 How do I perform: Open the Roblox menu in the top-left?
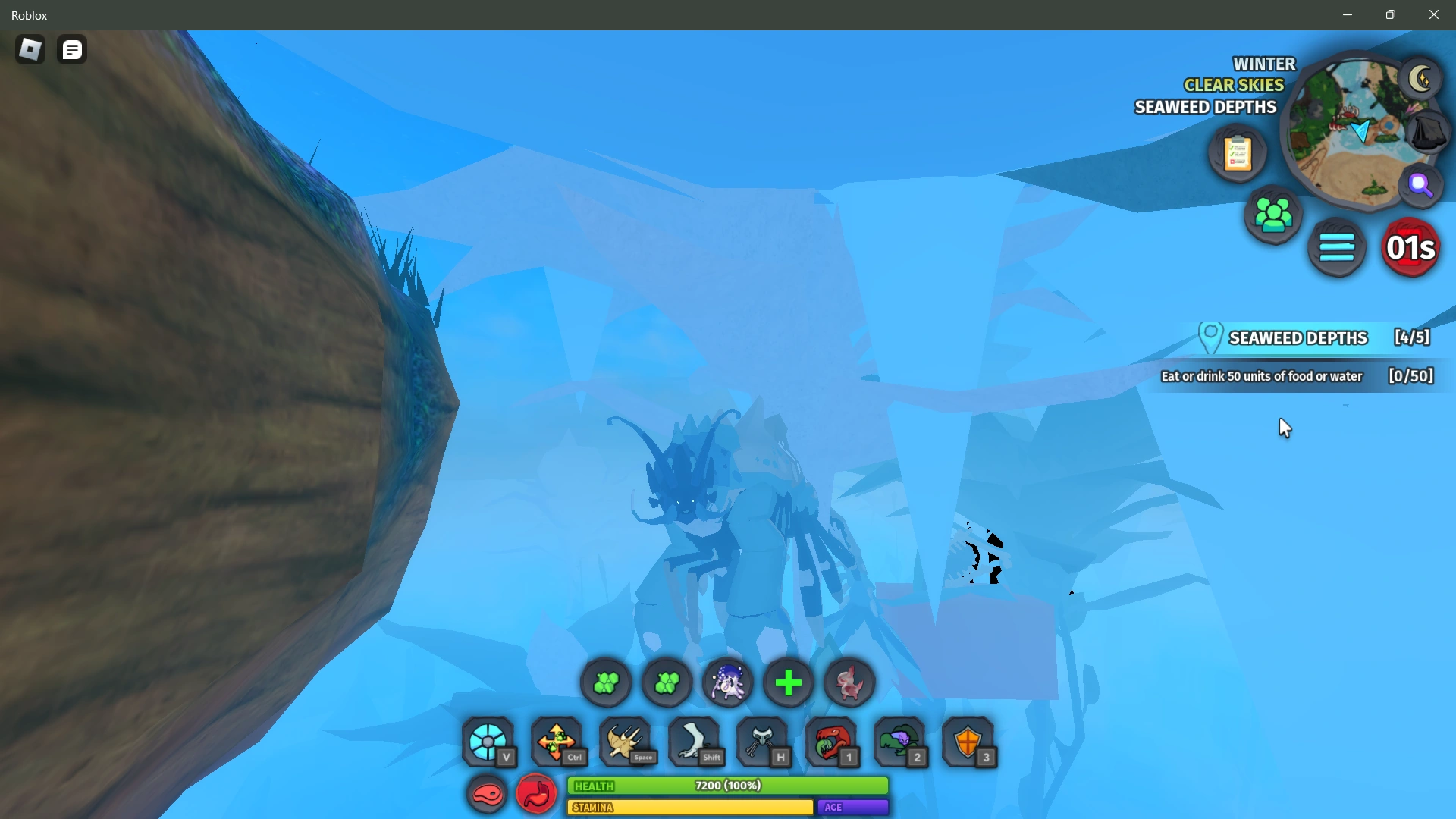(30, 49)
